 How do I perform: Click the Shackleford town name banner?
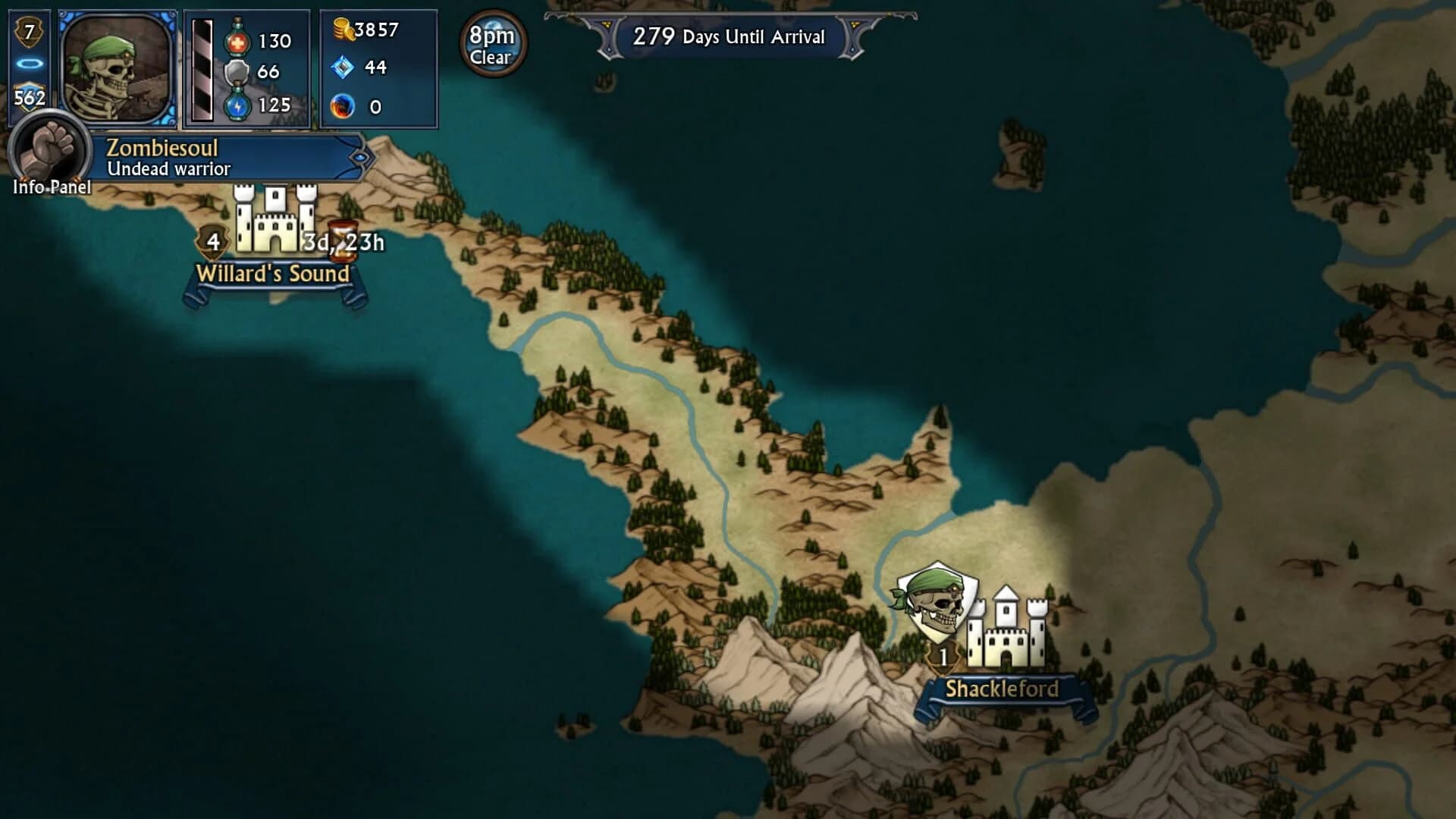coord(1003,689)
